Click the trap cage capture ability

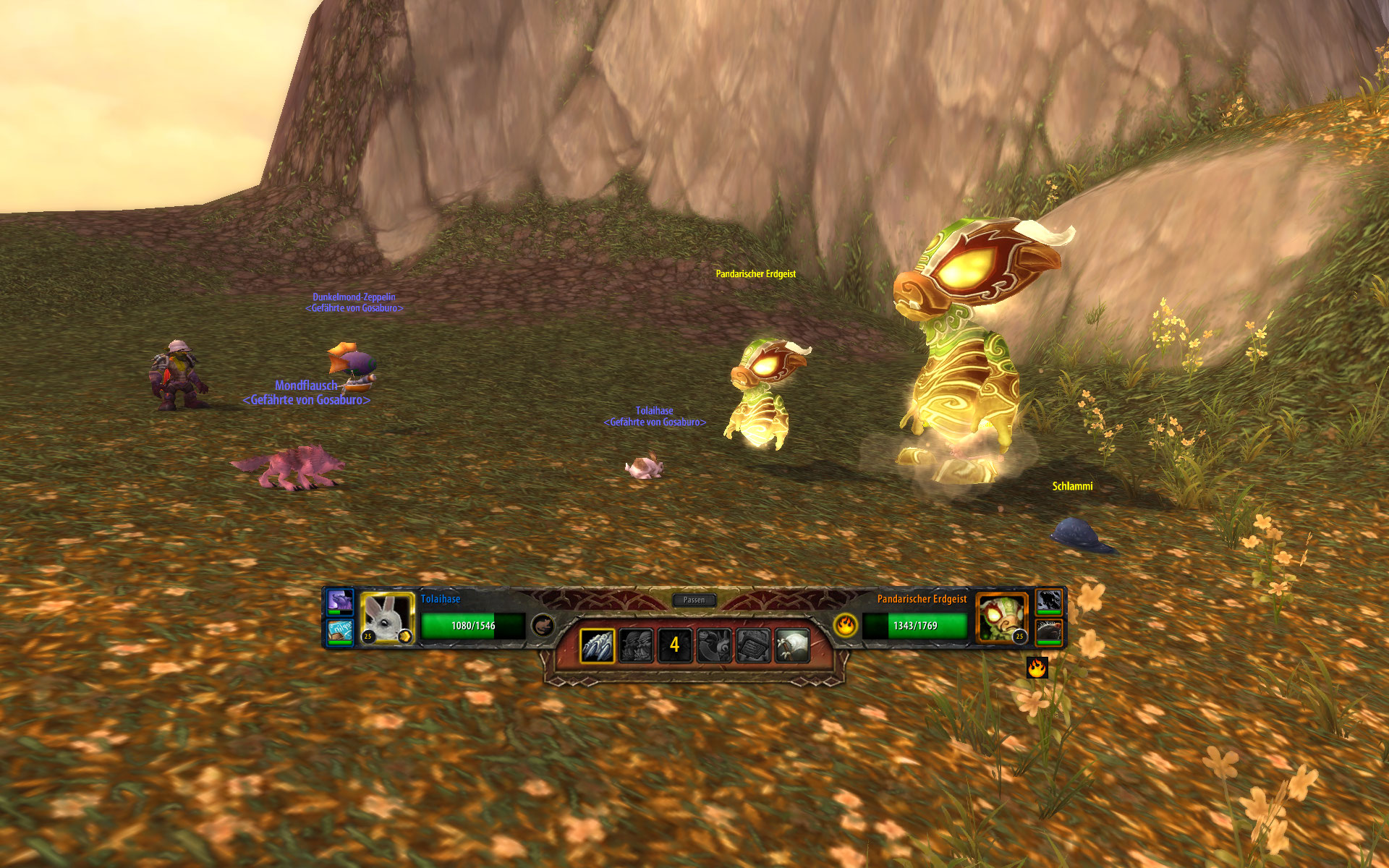[x=753, y=645]
